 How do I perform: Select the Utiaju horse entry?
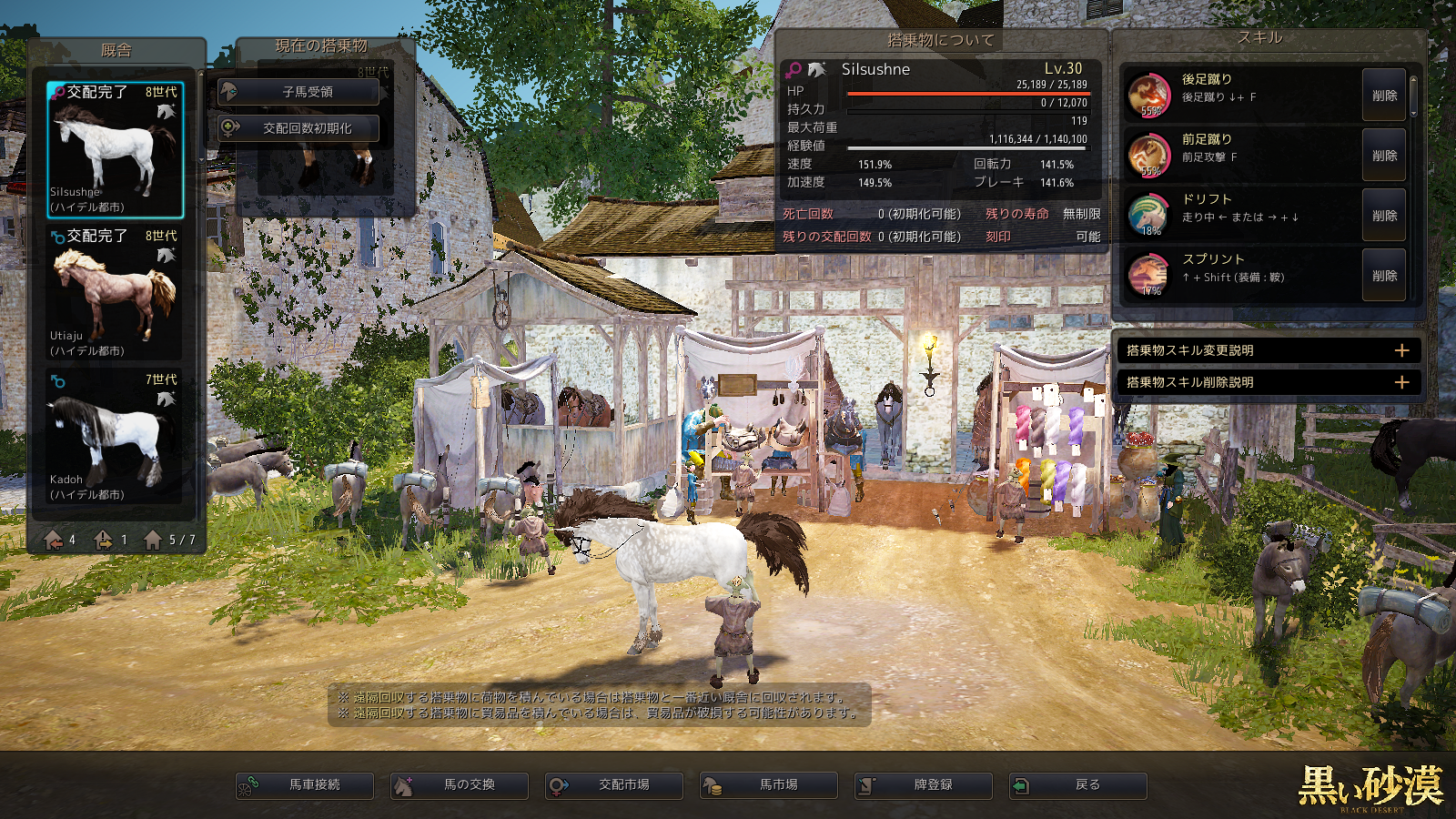coord(116,293)
